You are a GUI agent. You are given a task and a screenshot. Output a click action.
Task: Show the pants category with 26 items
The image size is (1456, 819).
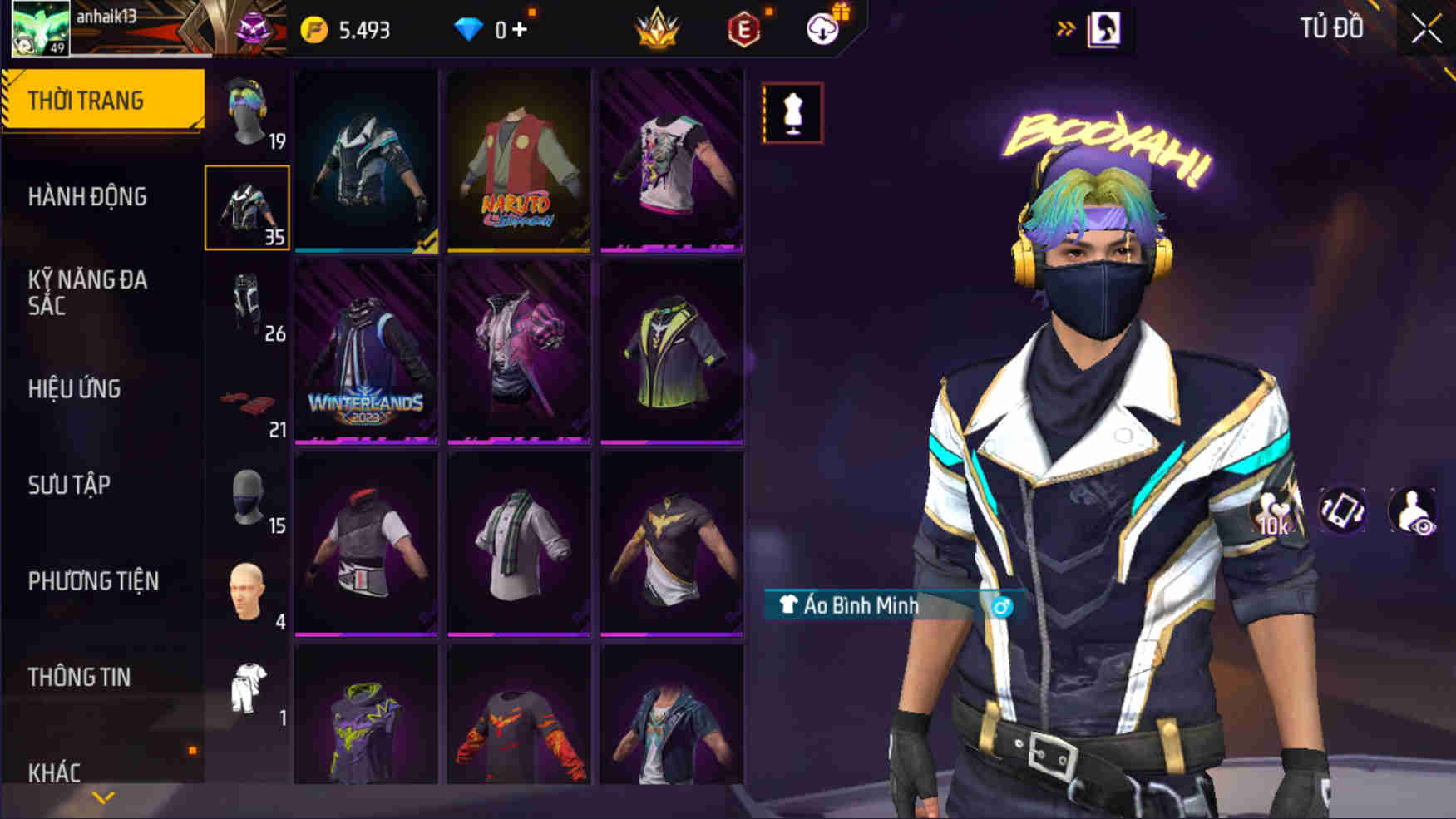[247, 305]
